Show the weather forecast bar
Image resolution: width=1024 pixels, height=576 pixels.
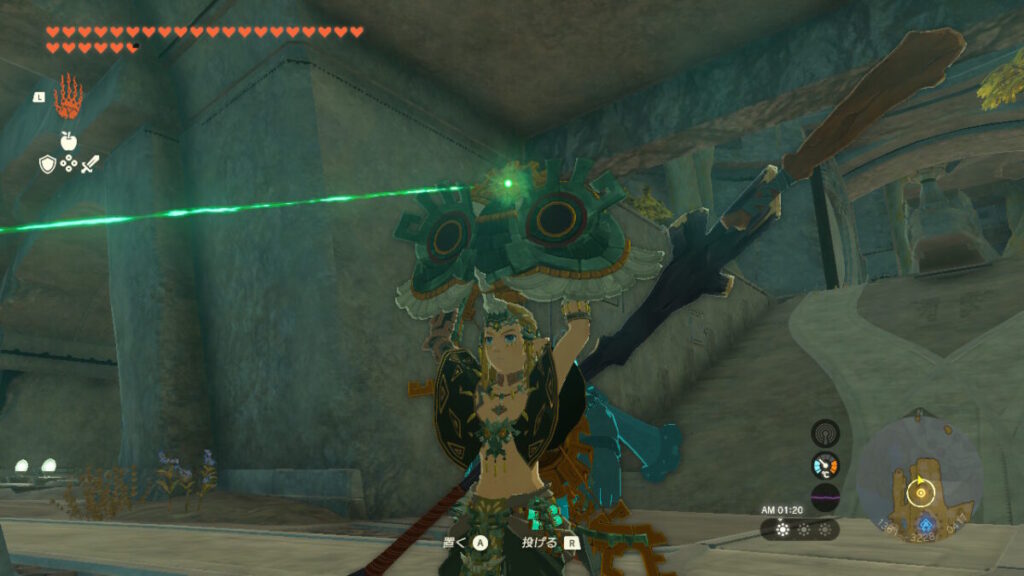800,529
